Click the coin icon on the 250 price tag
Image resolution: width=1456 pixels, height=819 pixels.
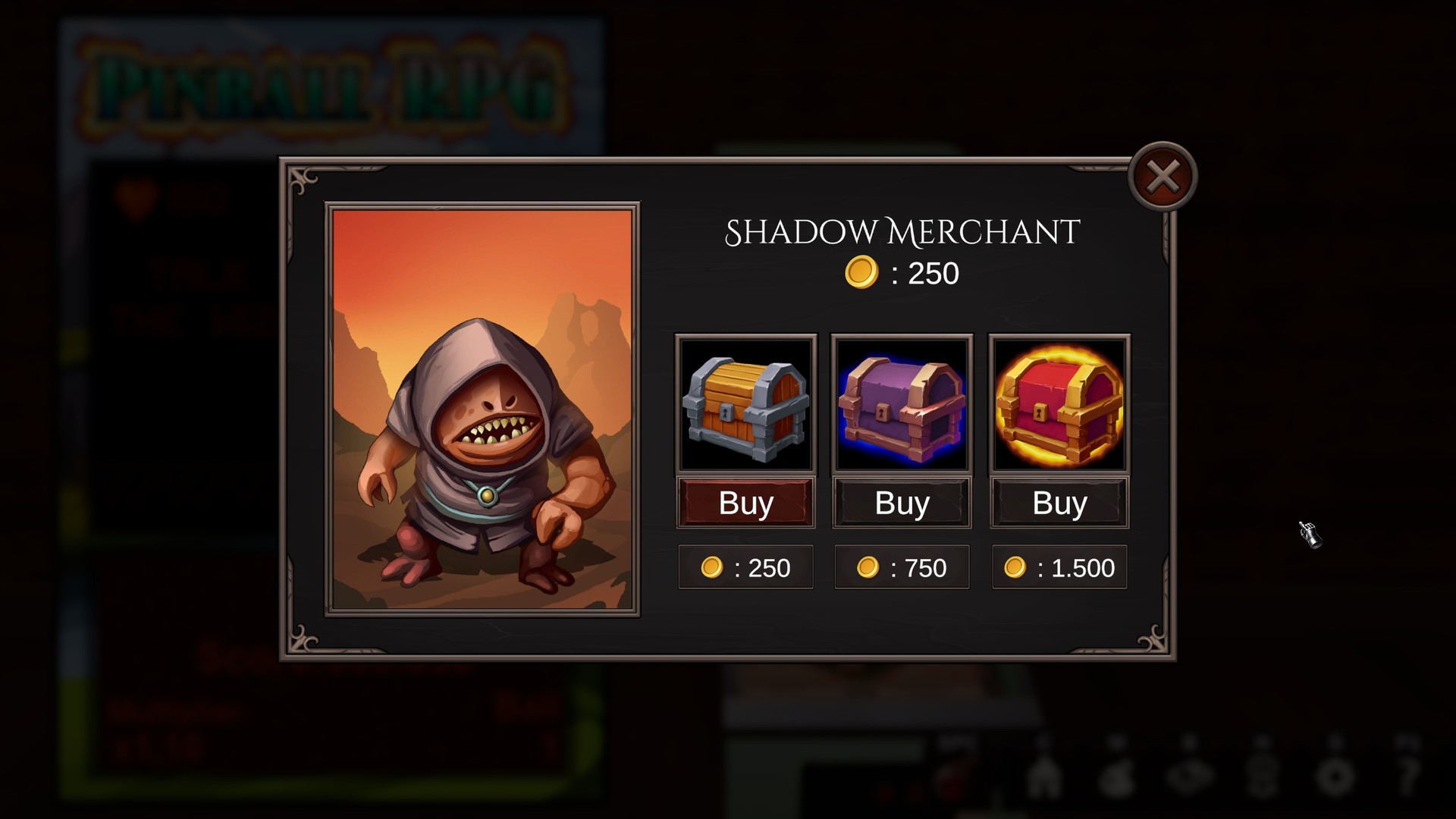point(711,566)
